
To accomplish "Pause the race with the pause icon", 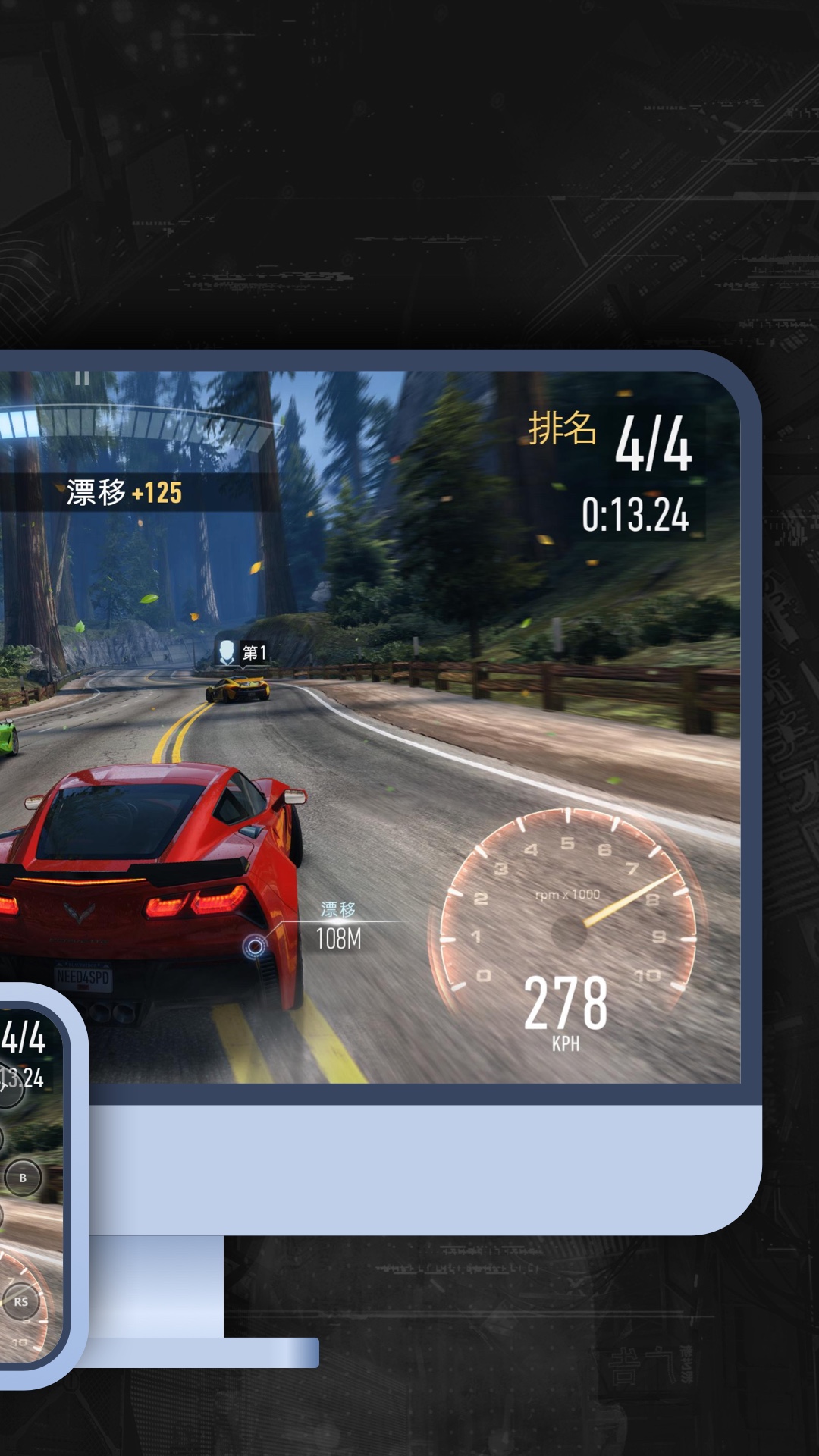I will click(82, 378).
